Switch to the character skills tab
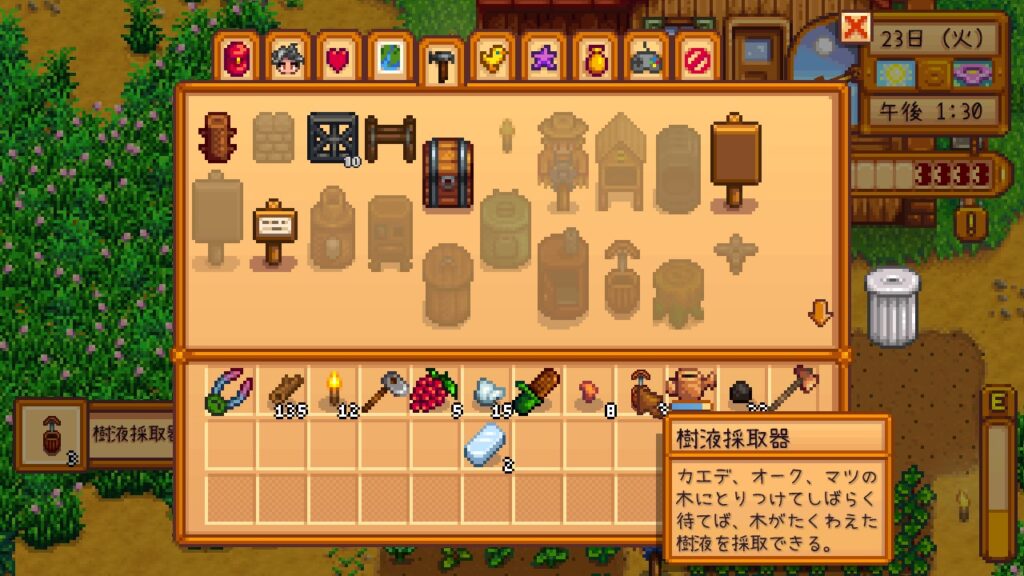This screenshot has width=1024, height=576. (287, 59)
